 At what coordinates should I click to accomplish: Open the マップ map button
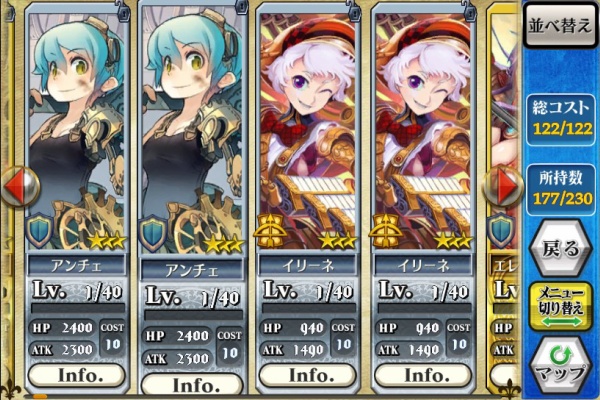(x=560, y=364)
